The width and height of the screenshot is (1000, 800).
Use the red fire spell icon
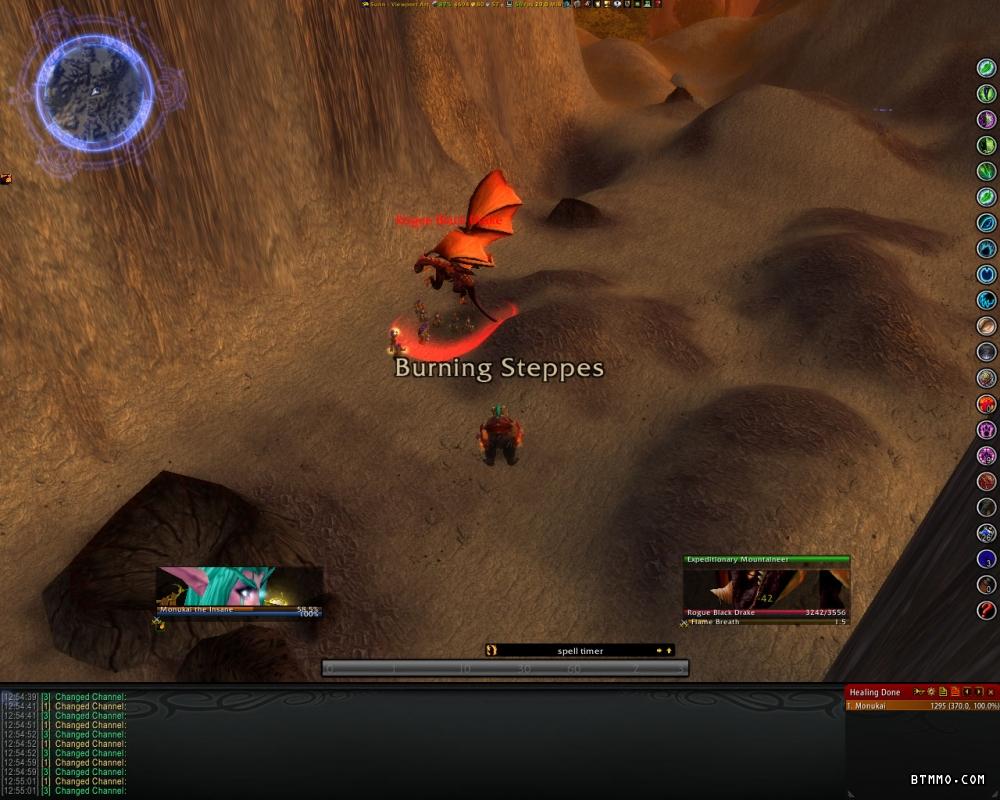[x=986, y=404]
